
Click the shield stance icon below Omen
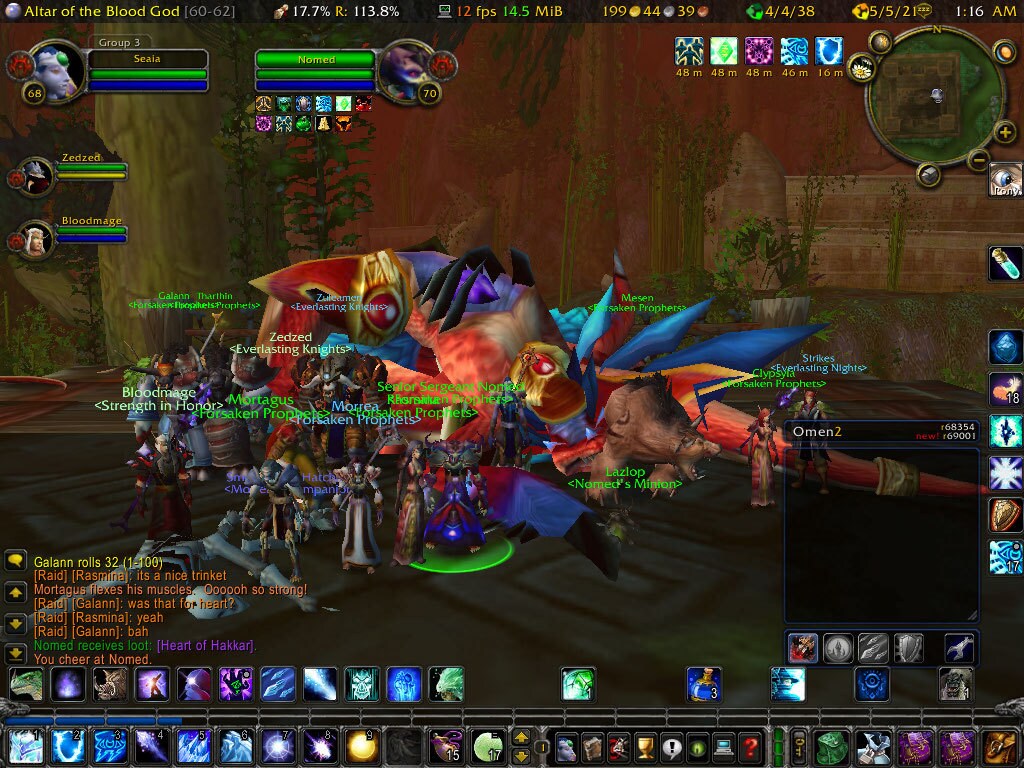coord(907,648)
